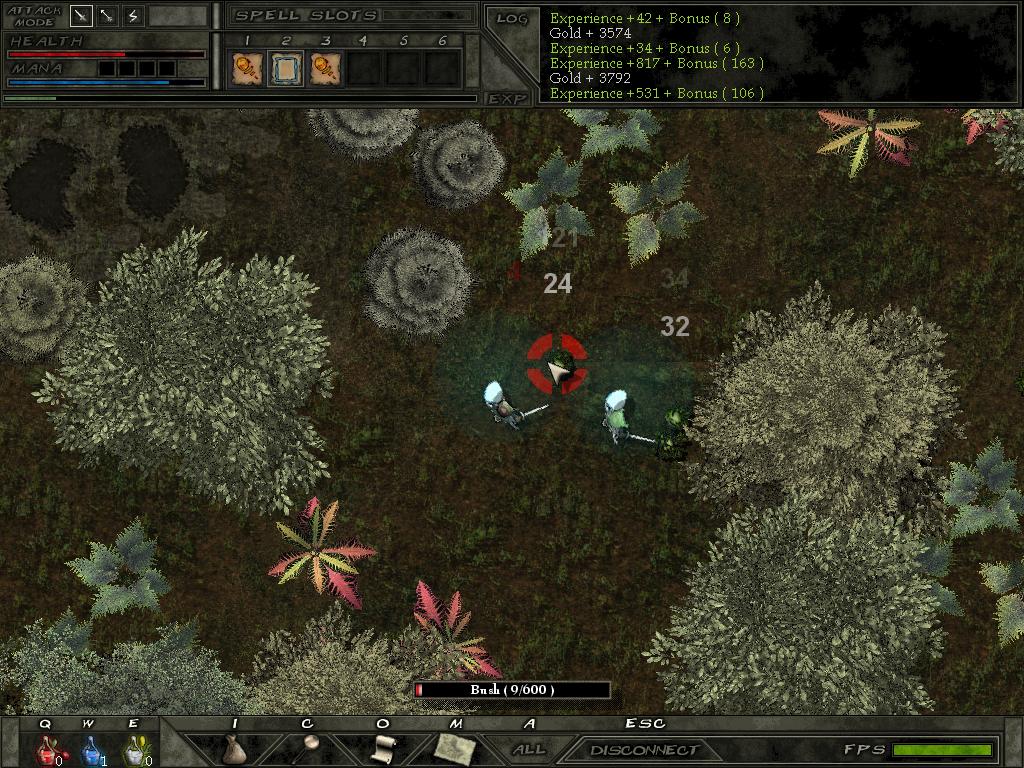The image size is (1024, 768).
Task: Select the sword melee attack mode
Action: click(x=82, y=16)
